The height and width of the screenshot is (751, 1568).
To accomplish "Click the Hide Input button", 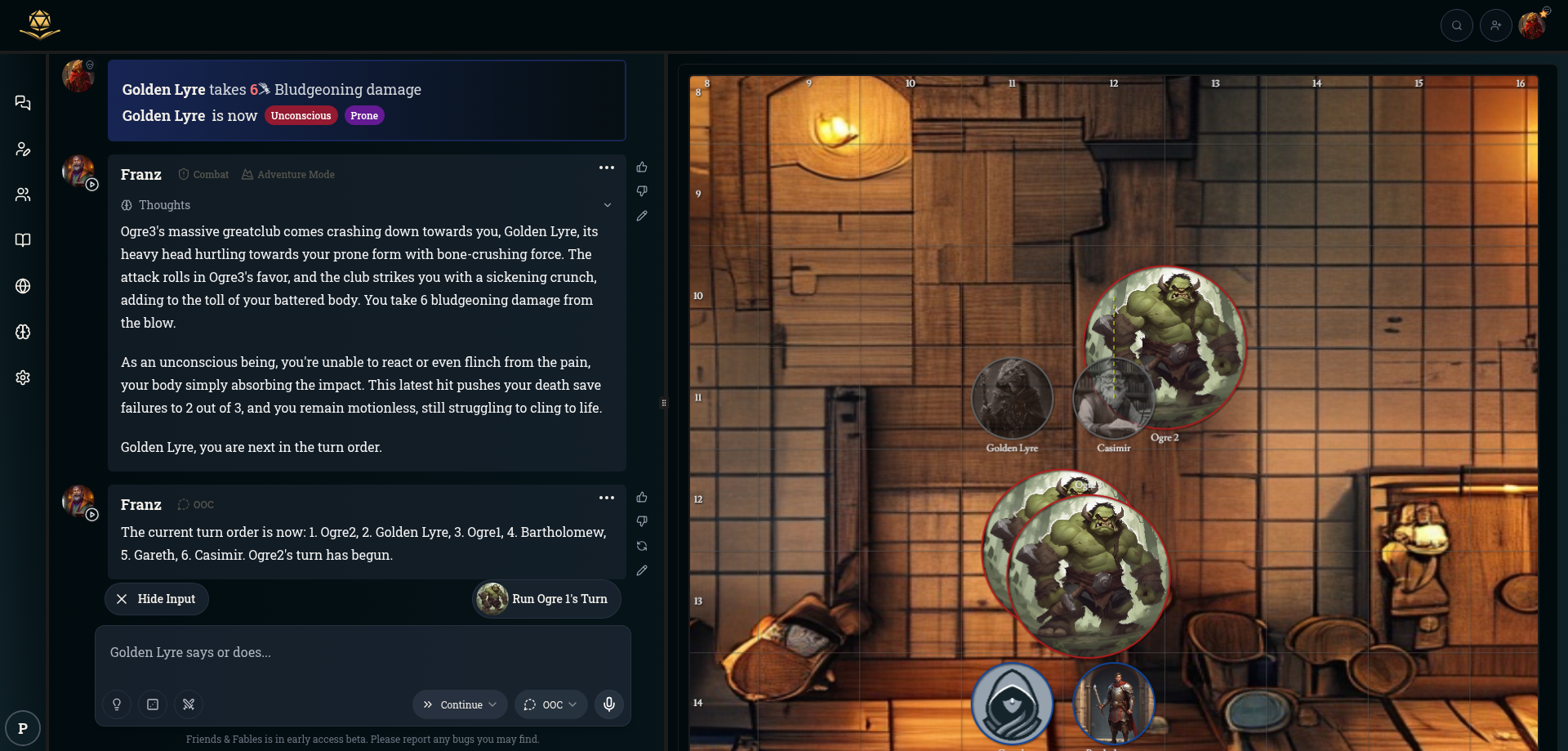I will pyautogui.click(x=157, y=599).
